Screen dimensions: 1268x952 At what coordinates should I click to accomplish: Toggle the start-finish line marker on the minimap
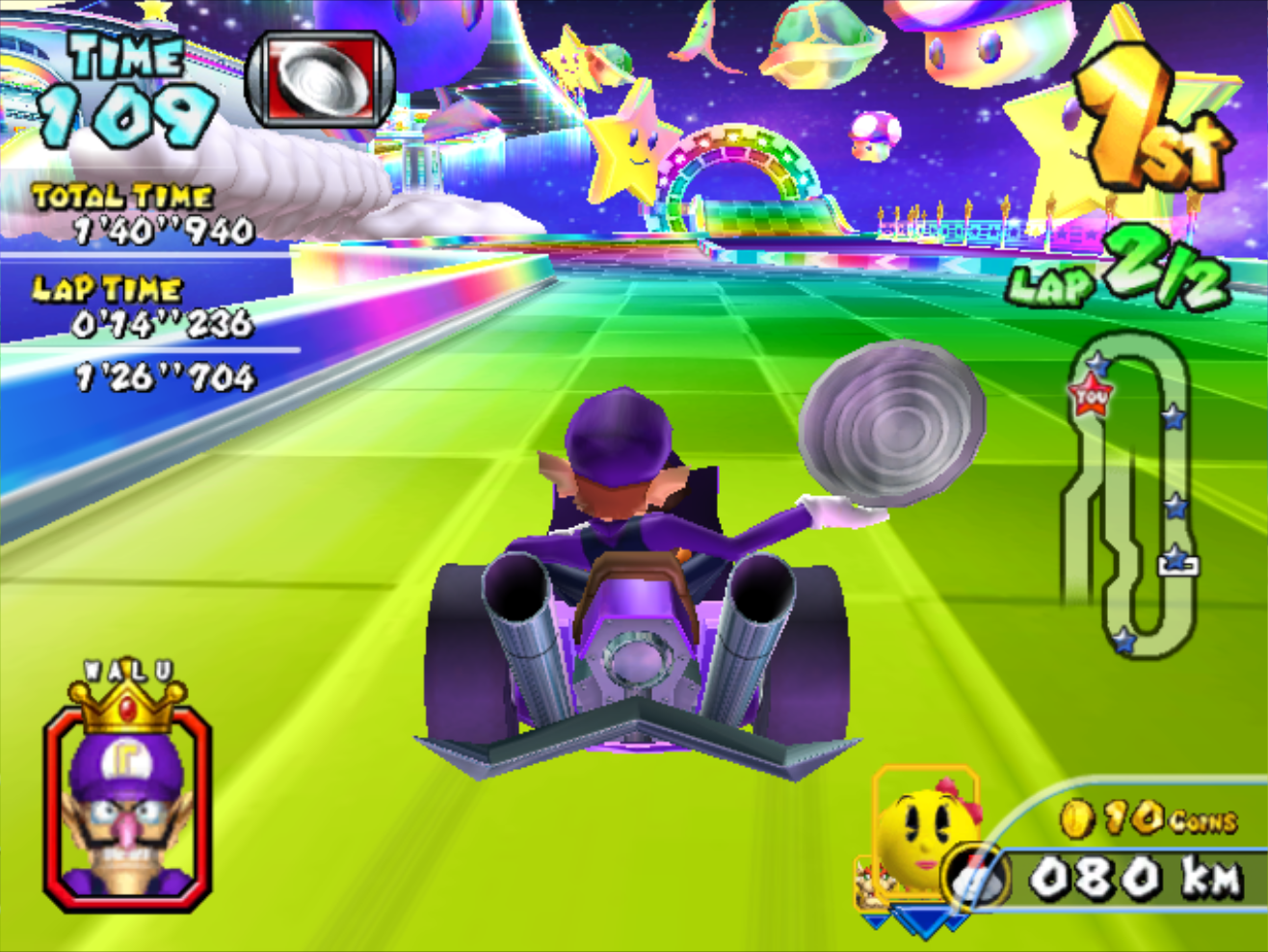(x=1177, y=564)
